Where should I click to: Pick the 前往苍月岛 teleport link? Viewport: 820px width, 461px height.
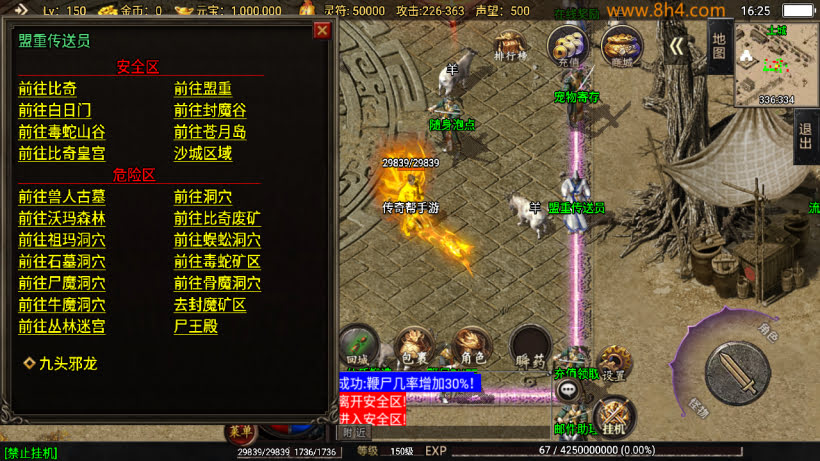[x=209, y=132]
